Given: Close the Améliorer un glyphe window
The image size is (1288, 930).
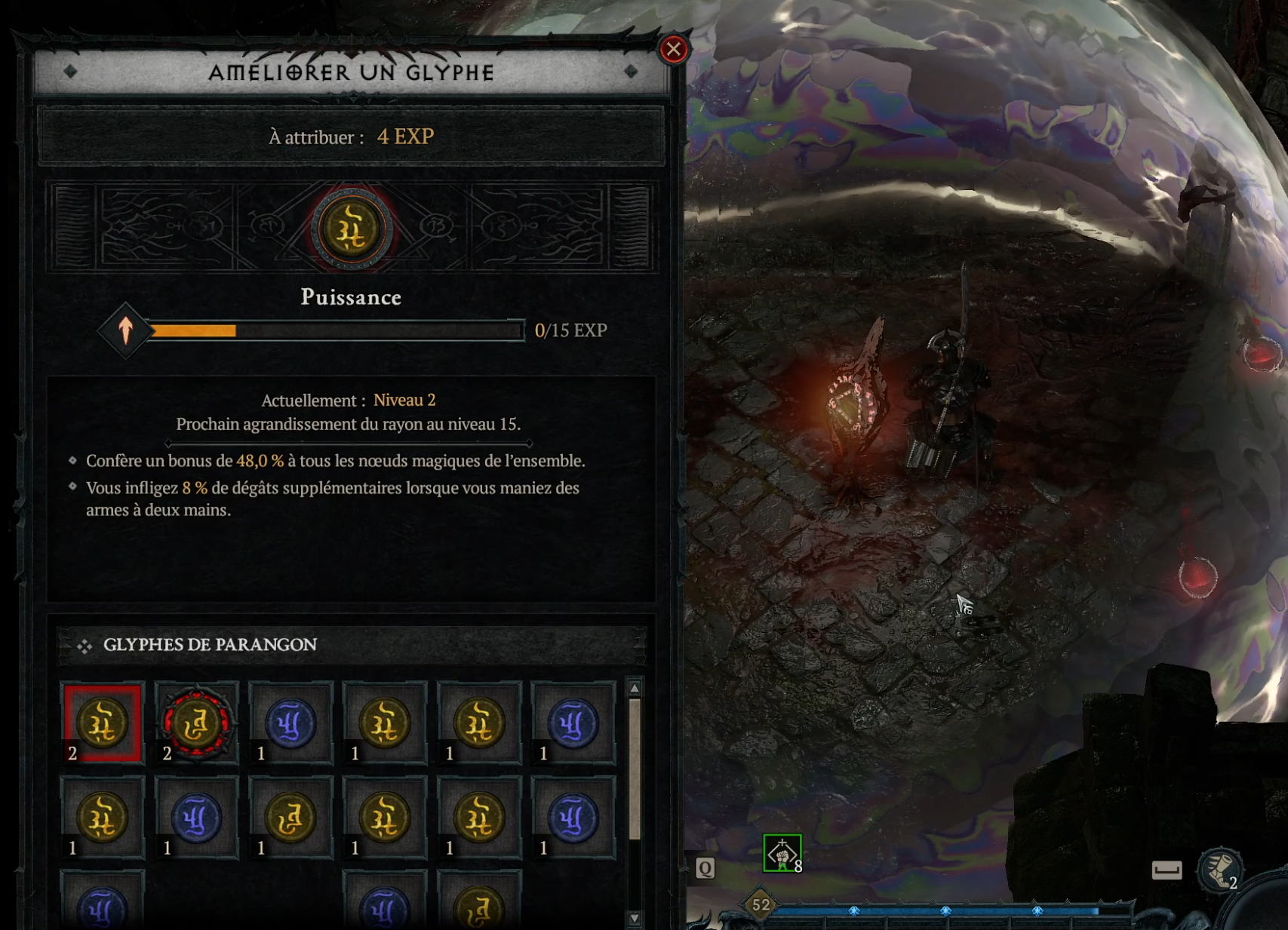Looking at the screenshot, I should pos(674,50).
